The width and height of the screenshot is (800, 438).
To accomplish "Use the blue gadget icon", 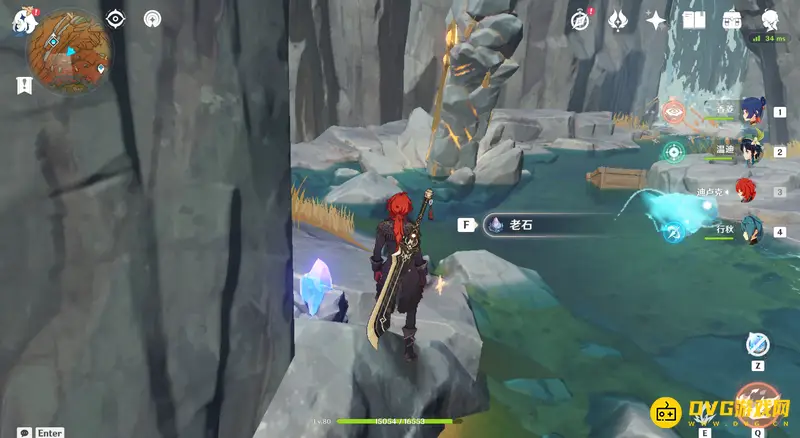I will point(758,345).
